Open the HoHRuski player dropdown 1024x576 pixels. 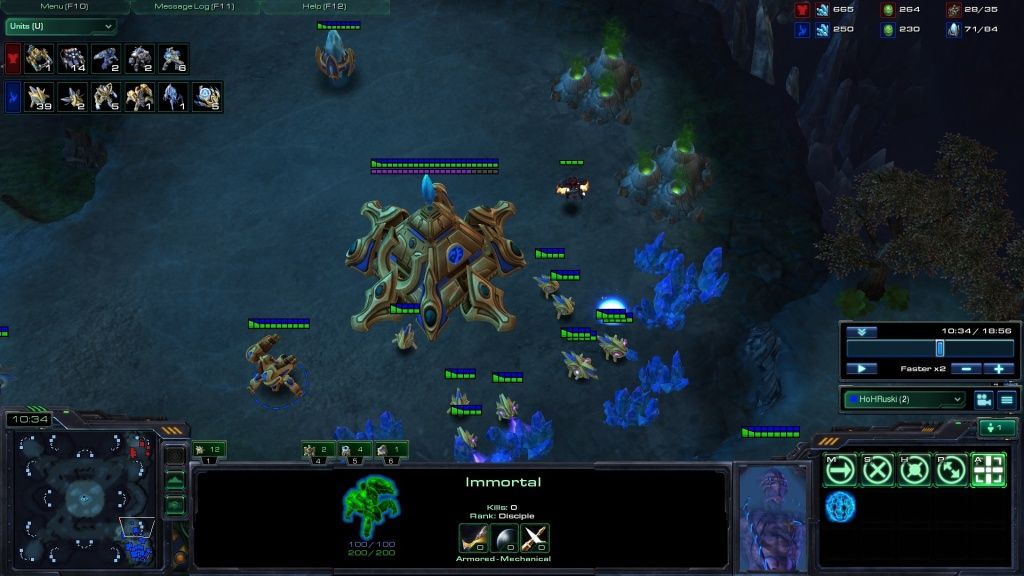(904, 399)
